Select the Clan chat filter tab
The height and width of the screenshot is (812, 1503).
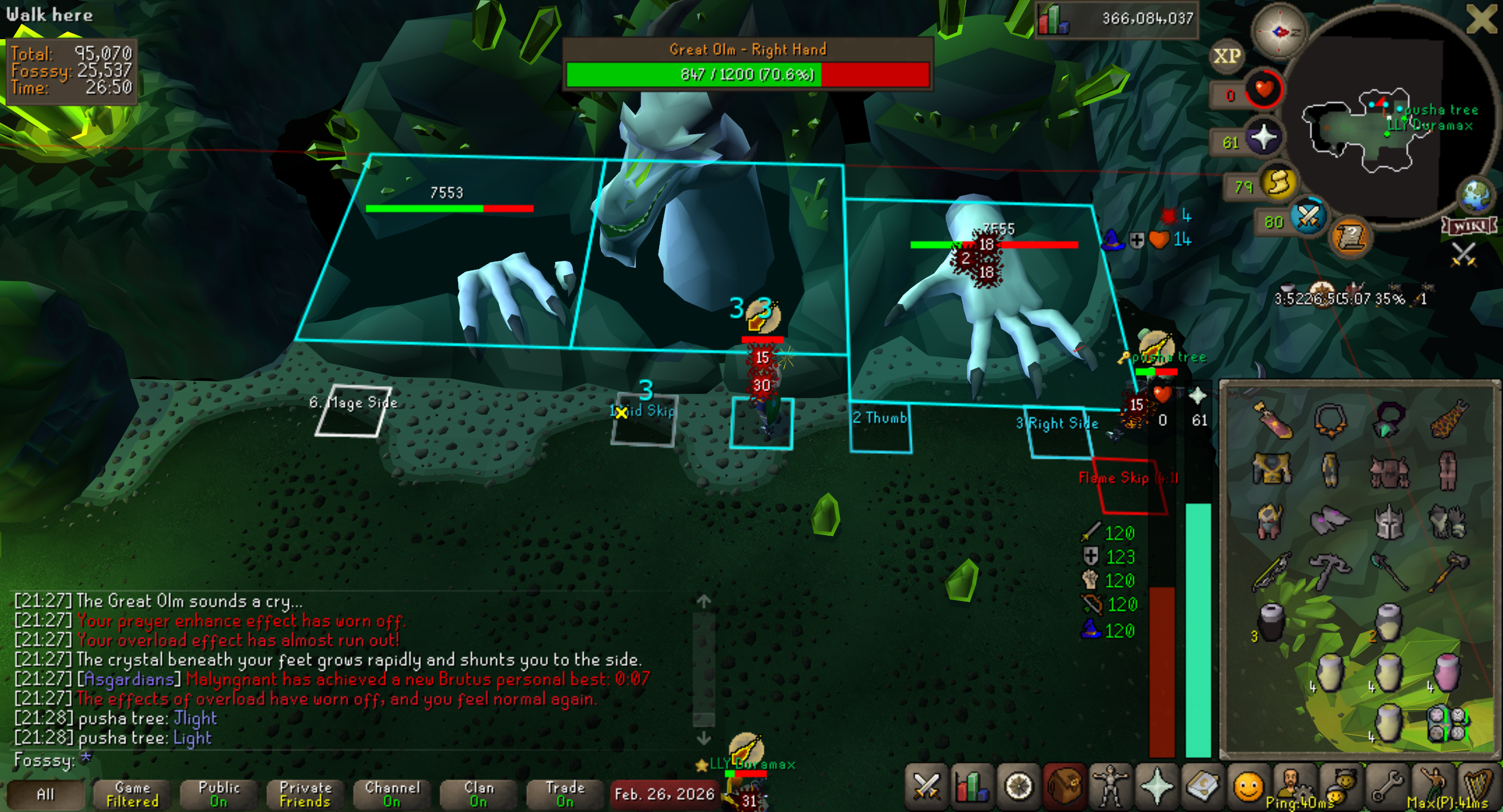478,794
